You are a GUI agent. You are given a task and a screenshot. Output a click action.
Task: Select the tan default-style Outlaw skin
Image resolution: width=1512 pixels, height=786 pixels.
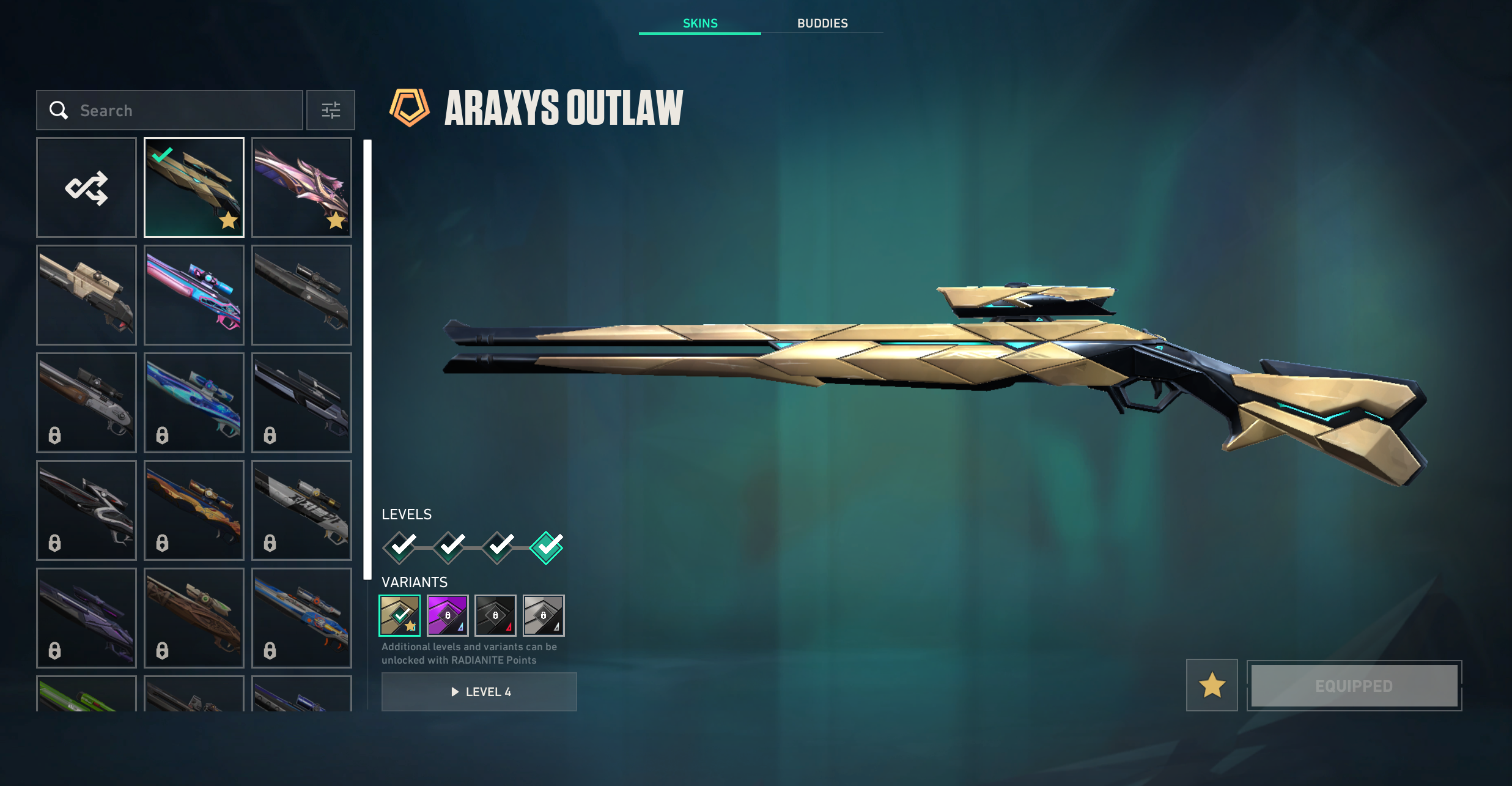click(86, 295)
